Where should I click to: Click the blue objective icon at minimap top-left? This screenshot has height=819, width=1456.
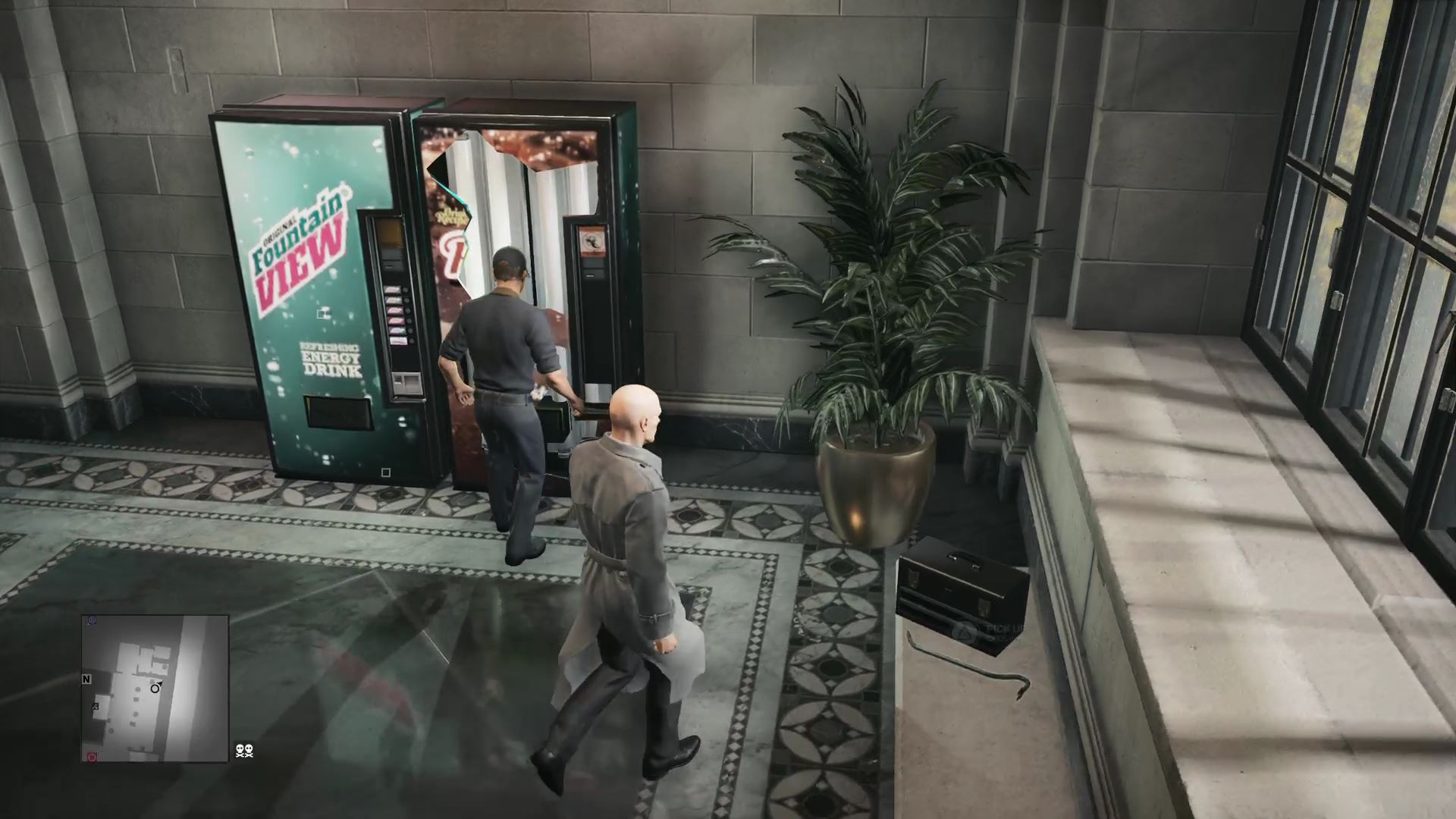(92, 620)
